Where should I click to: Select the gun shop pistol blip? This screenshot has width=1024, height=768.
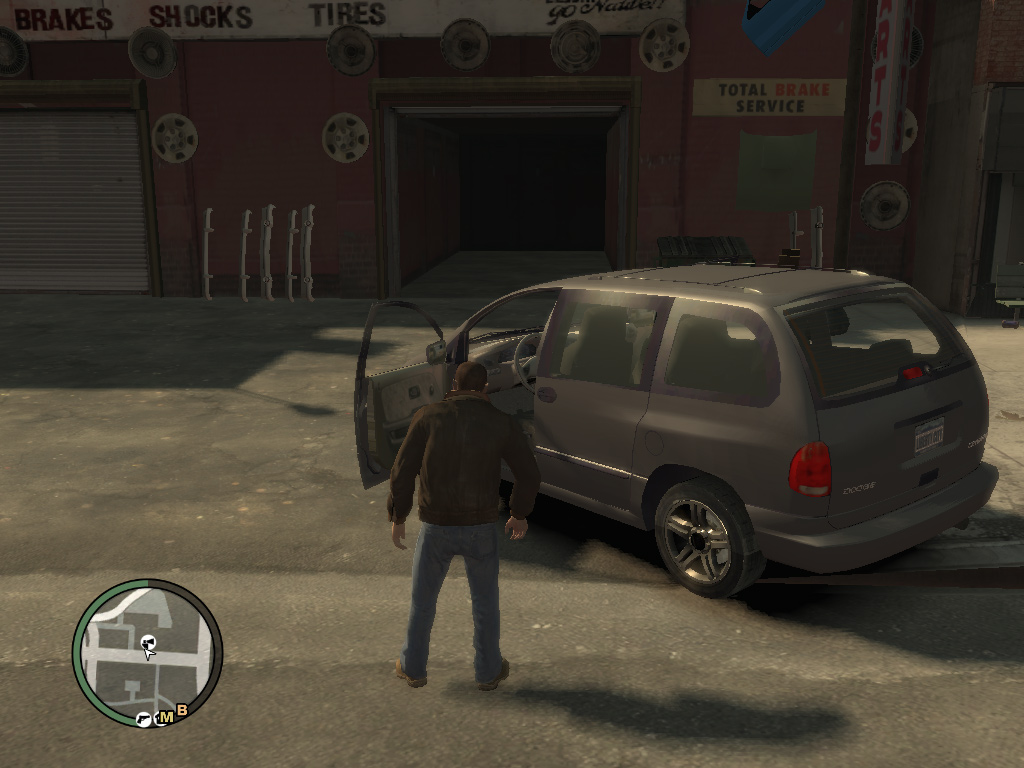tap(144, 718)
